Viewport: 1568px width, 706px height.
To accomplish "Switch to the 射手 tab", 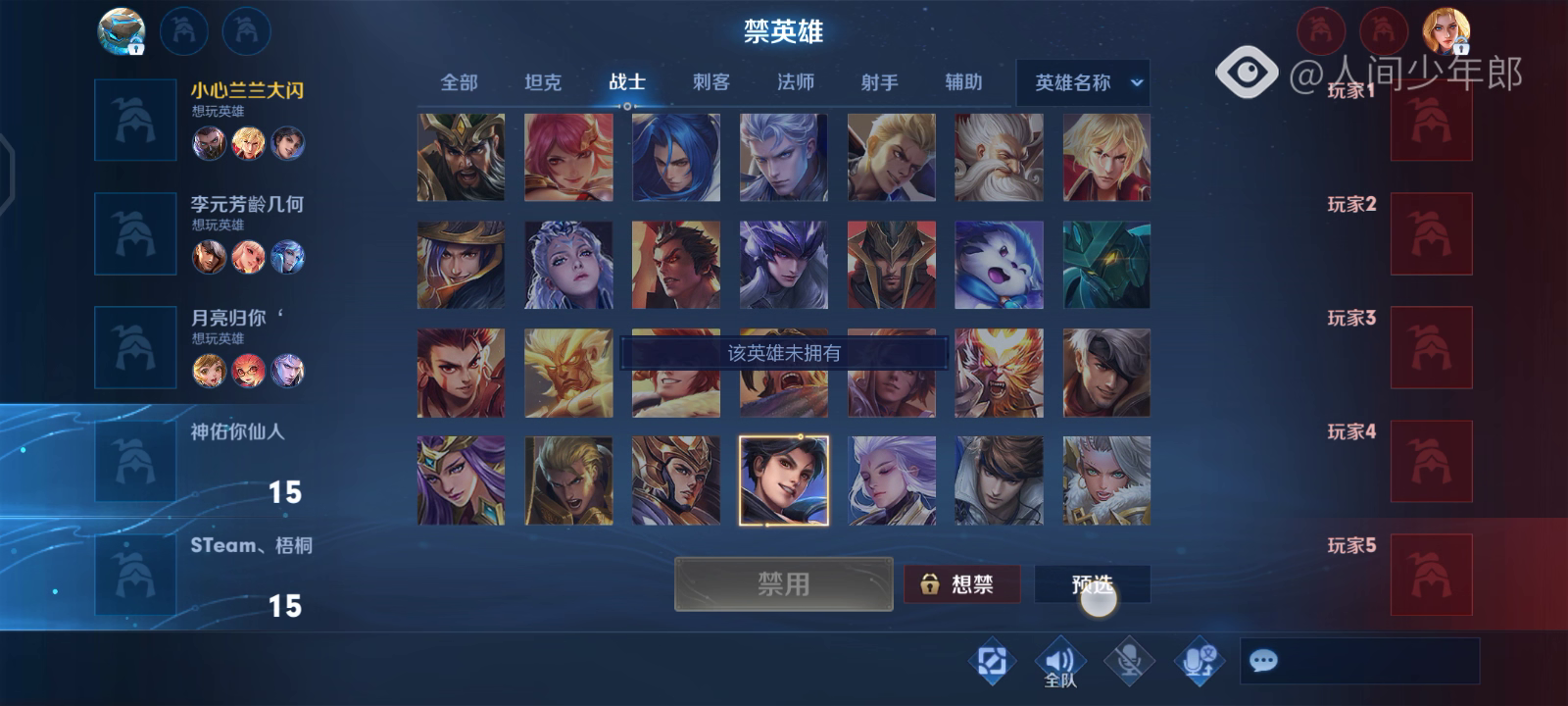I will [879, 82].
